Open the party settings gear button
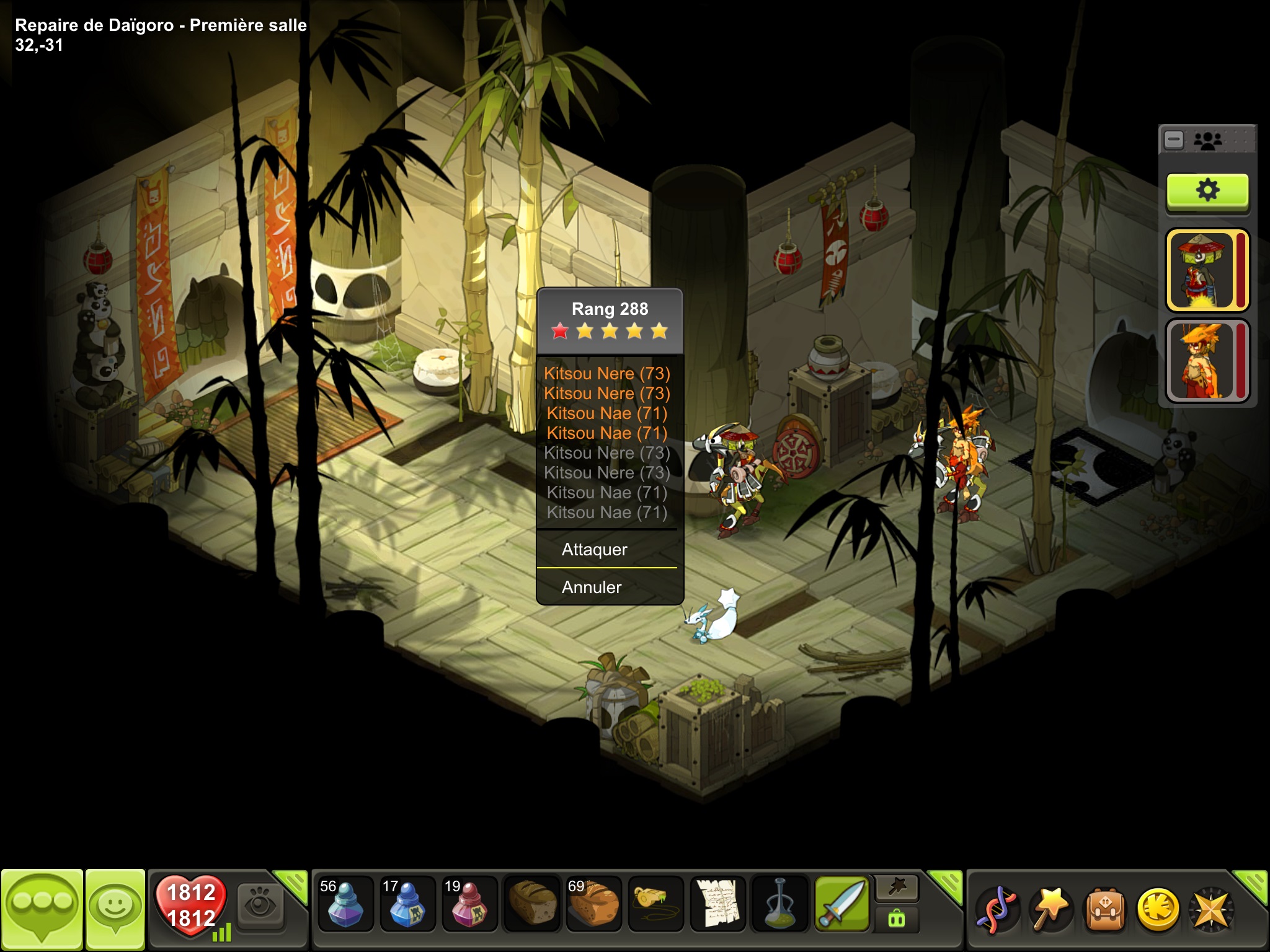 1207,191
